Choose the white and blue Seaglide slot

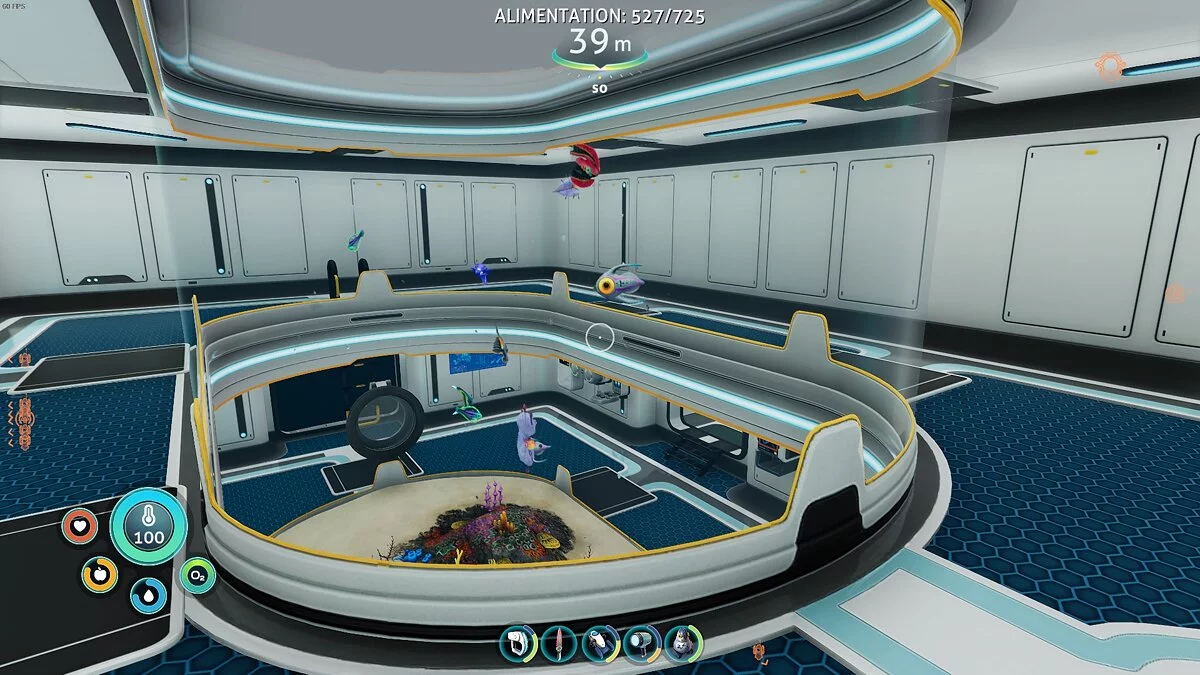[599, 643]
